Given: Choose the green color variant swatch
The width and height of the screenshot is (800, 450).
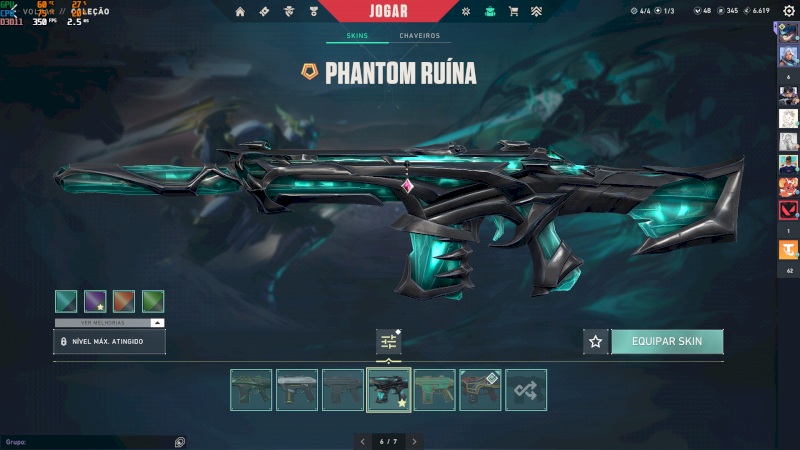Looking at the screenshot, I should [x=153, y=301].
